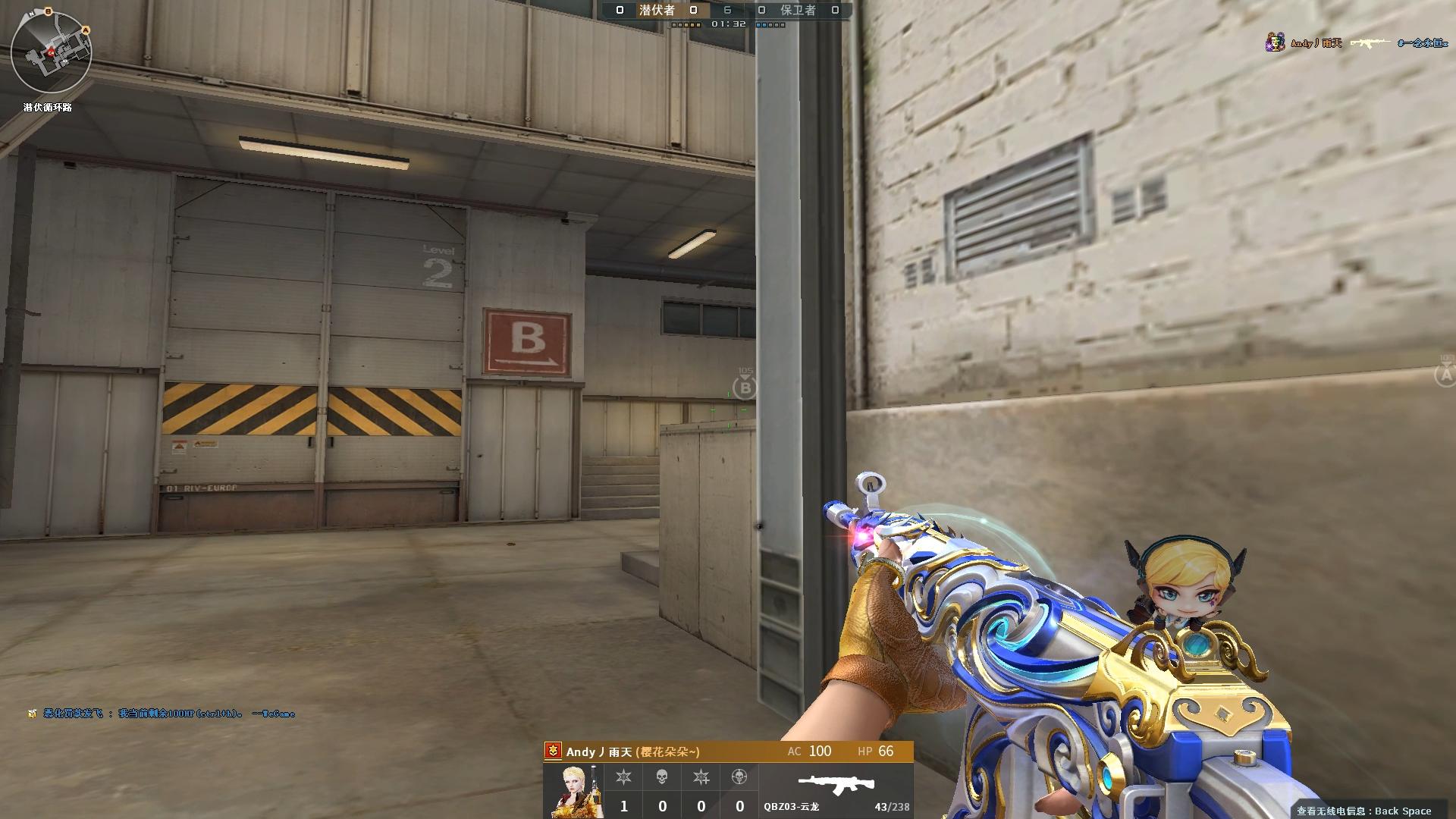Click the circular minimap

[52, 55]
